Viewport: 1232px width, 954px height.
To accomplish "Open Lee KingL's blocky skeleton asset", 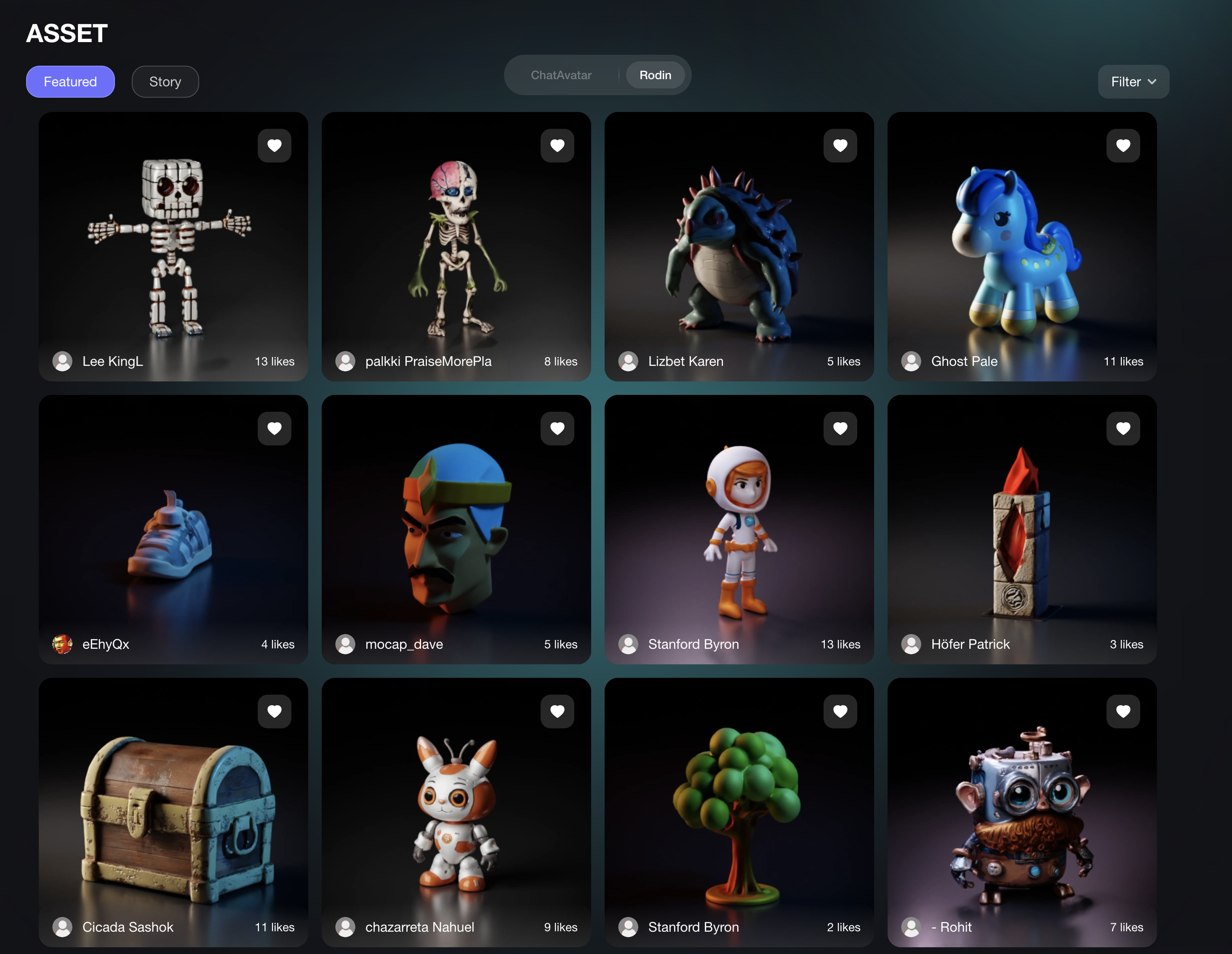I will coord(172,242).
